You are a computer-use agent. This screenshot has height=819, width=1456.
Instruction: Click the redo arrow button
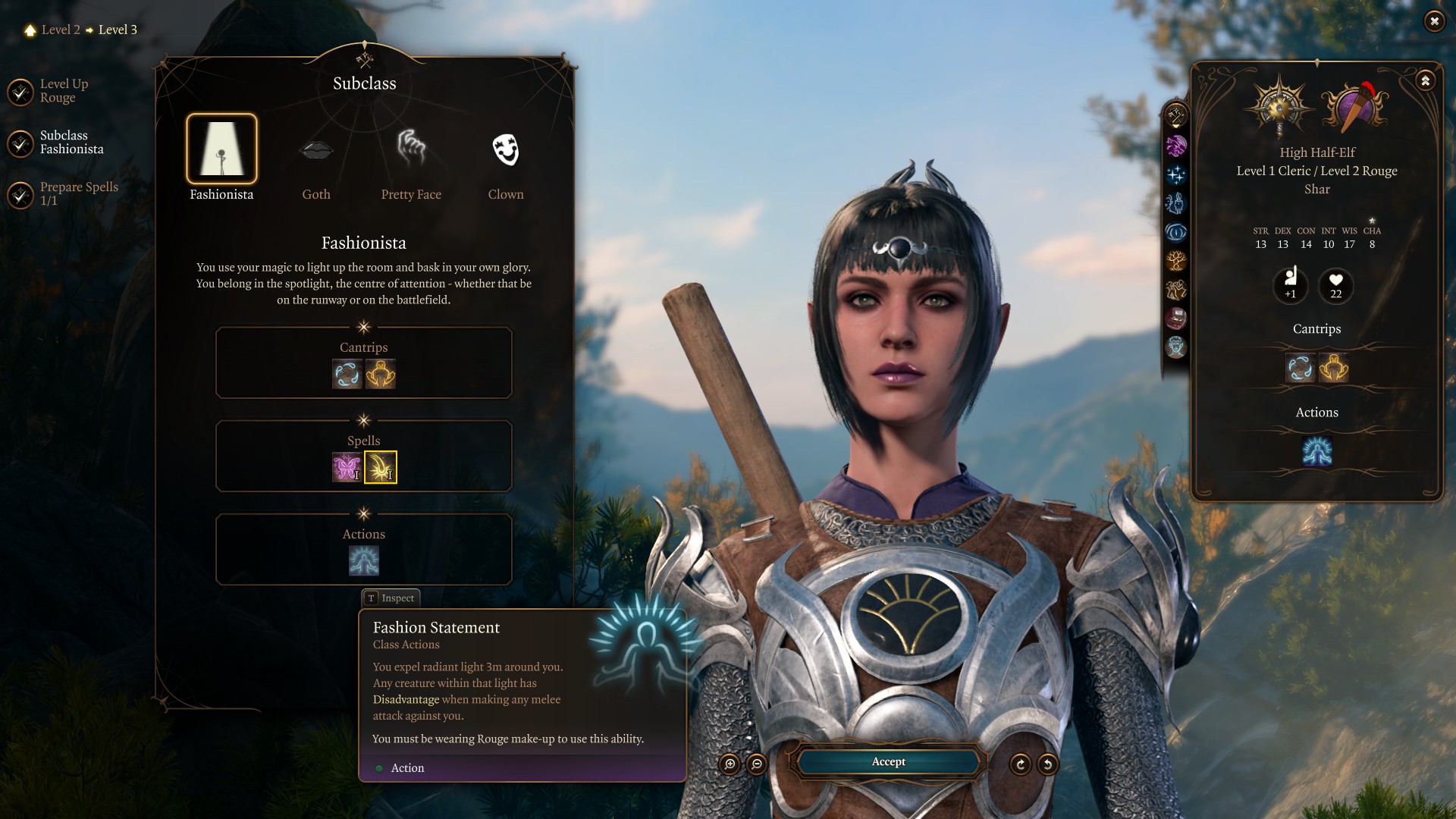[x=1021, y=764]
